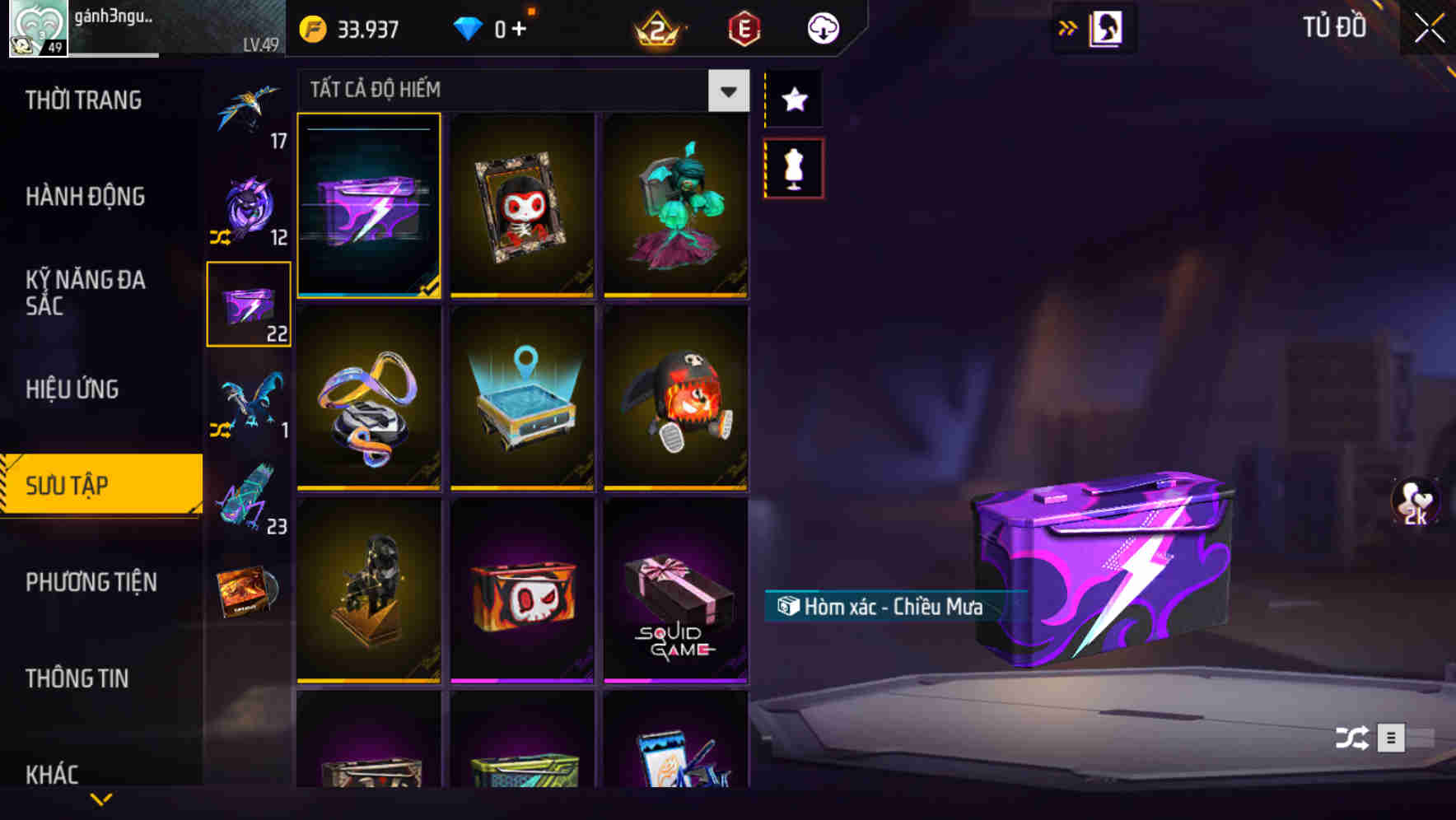Open the E badge event icon
Viewport: 1456px width, 820px height.
(742, 27)
